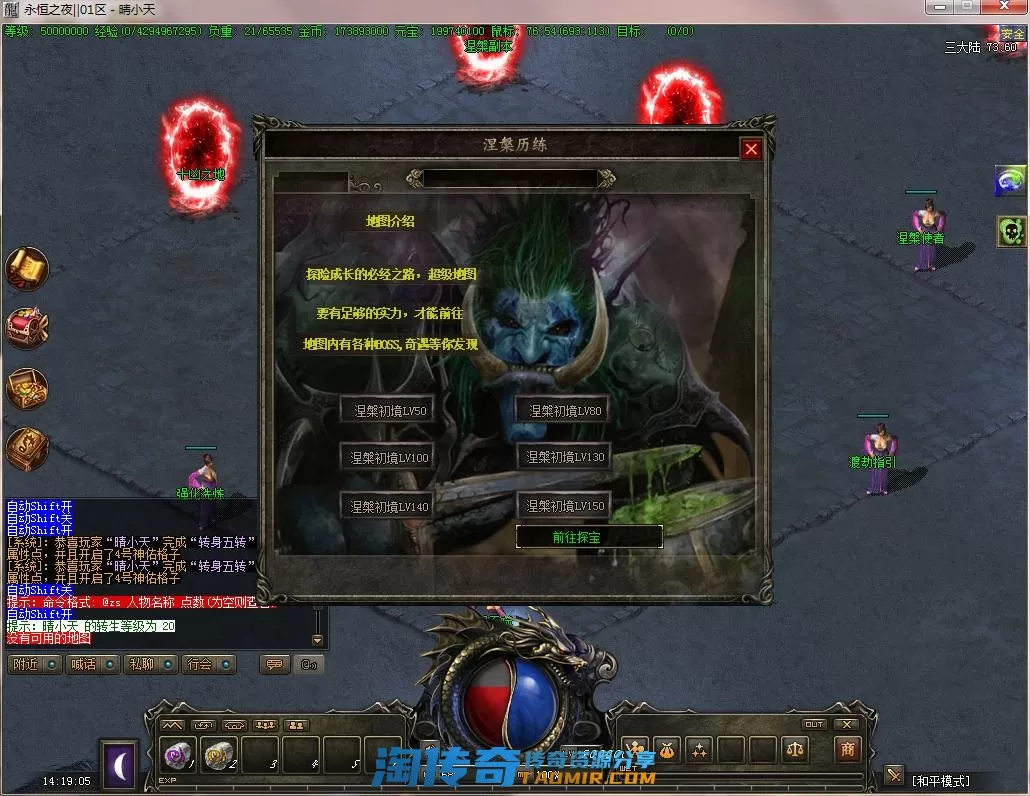
Task: Use the purple scroll in hotbar slot 1
Action: (x=179, y=757)
